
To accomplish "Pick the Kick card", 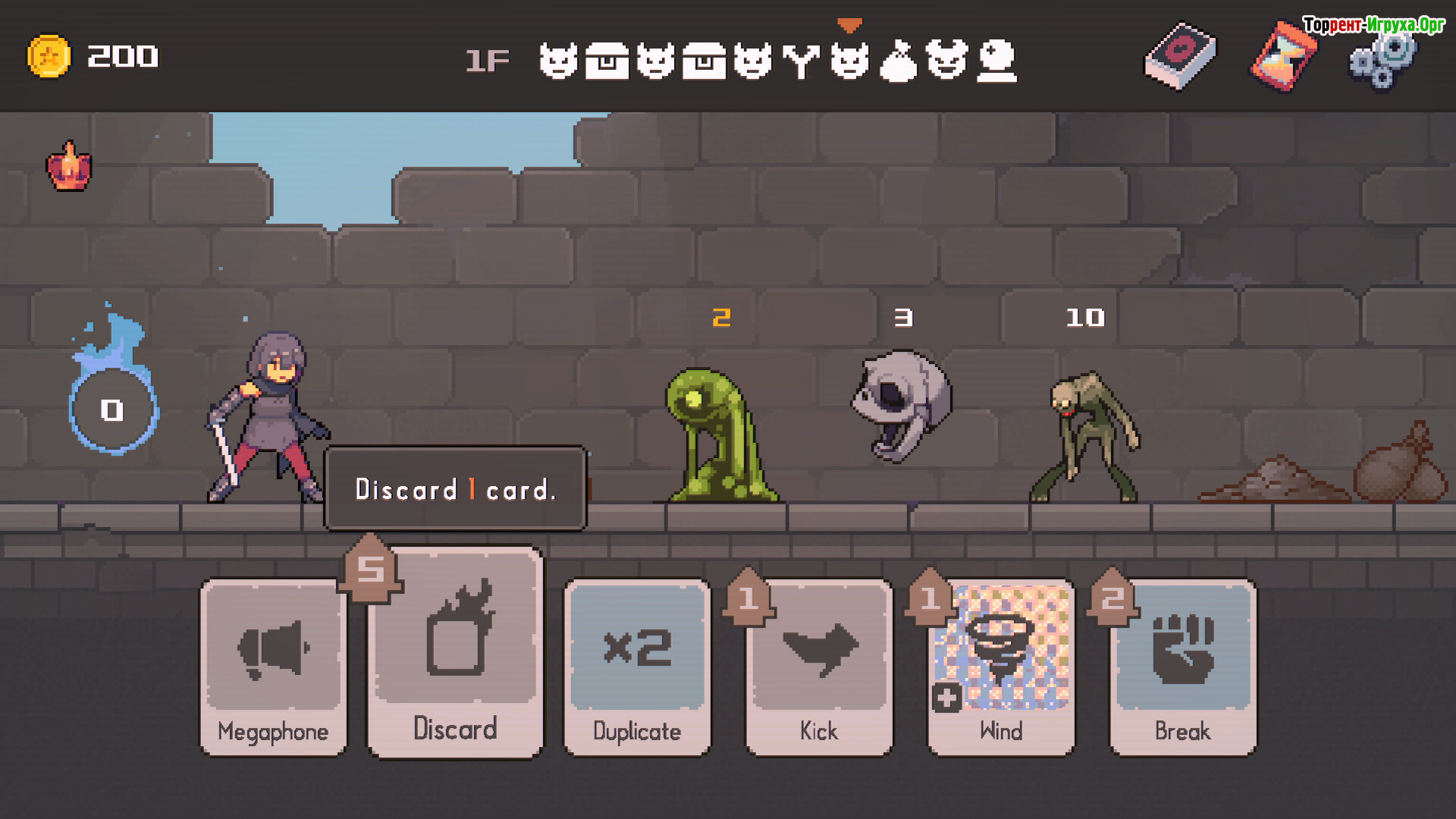I will click(x=819, y=667).
